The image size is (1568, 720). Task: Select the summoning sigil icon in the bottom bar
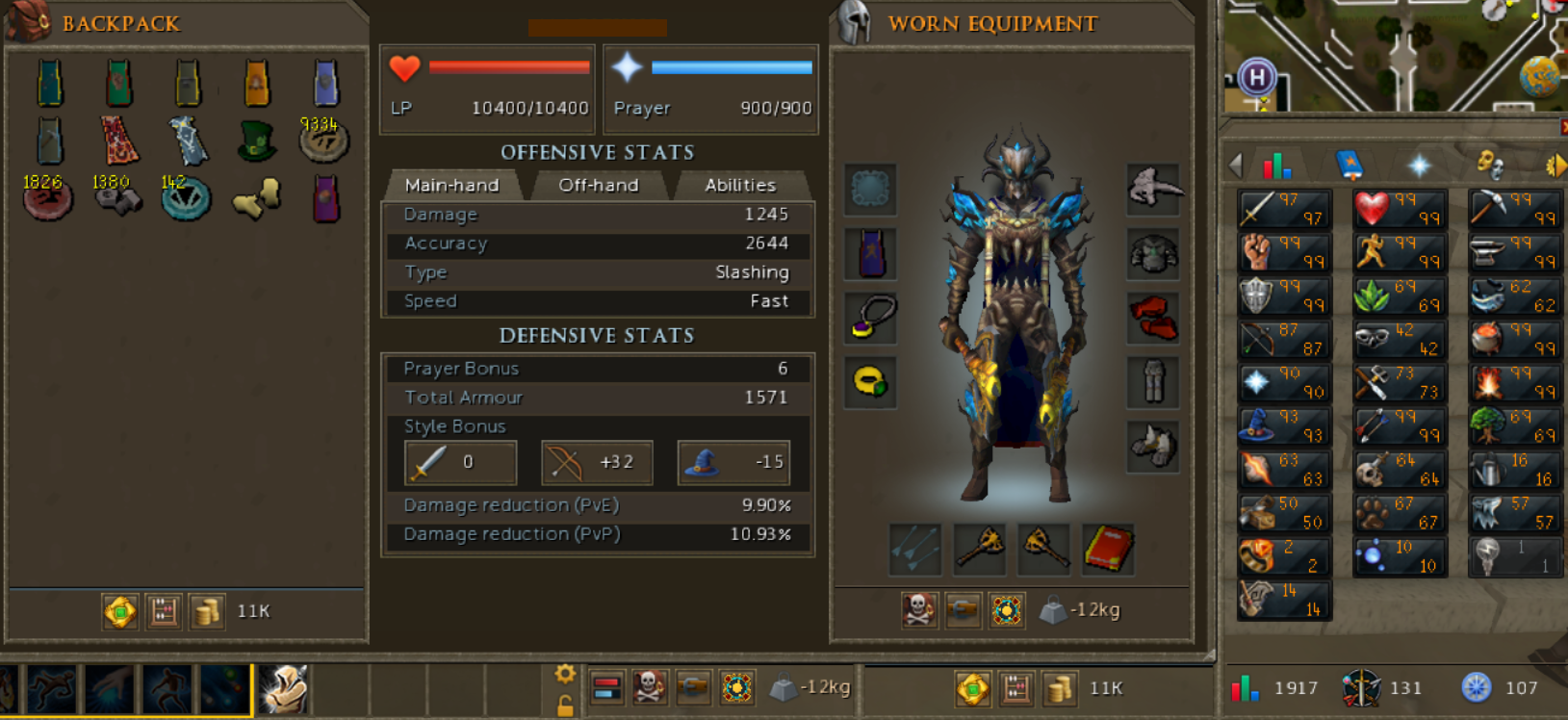[1006, 610]
